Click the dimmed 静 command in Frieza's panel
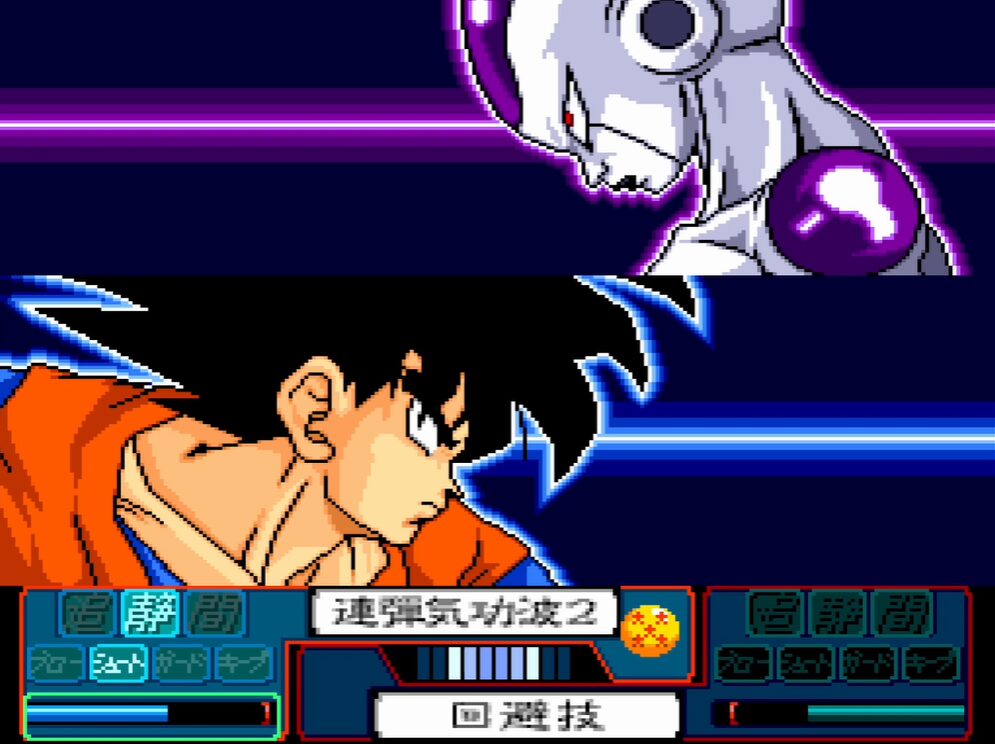This screenshot has width=995, height=744. click(x=838, y=613)
